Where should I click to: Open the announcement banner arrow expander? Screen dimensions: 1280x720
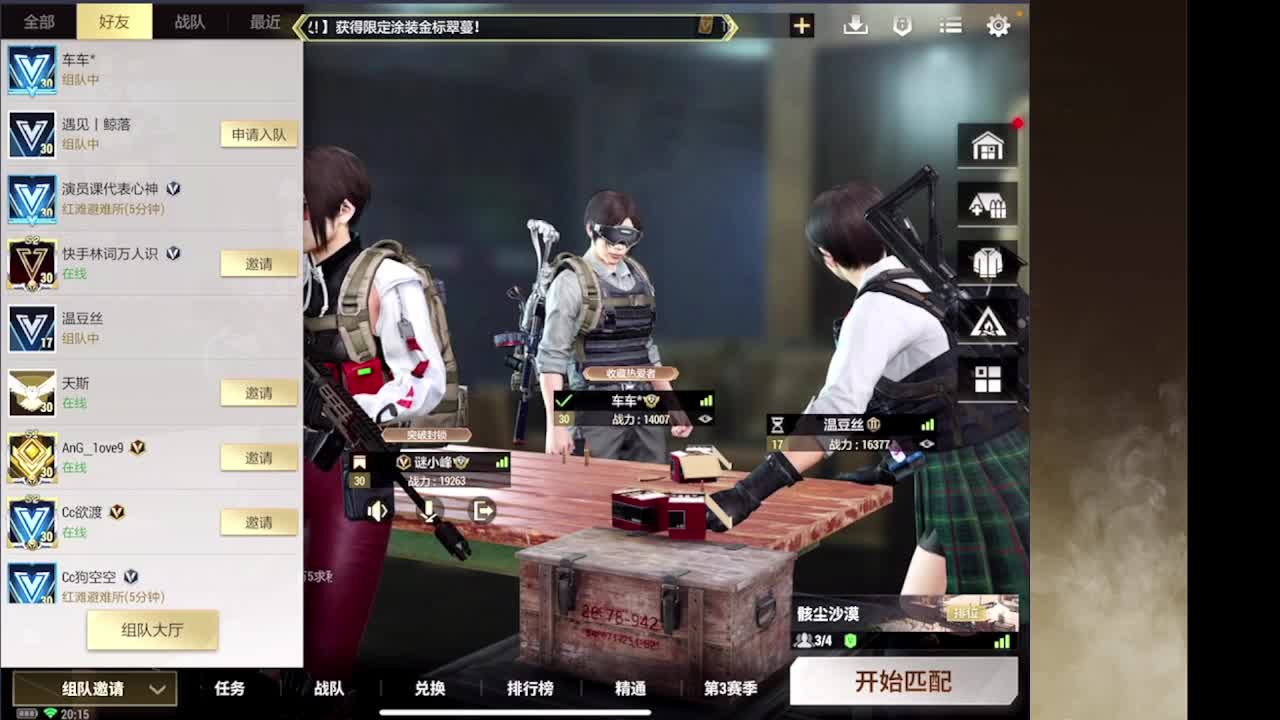730,27
